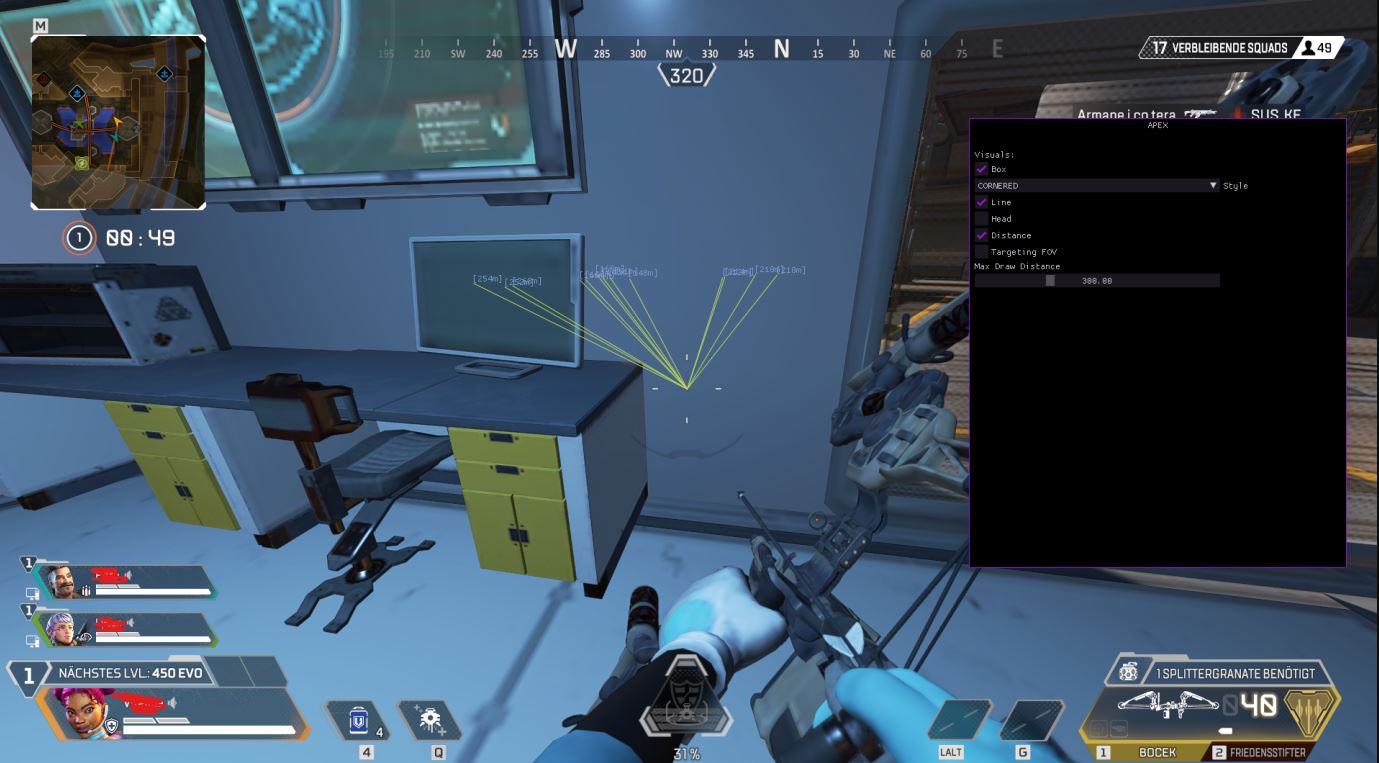The width and height of the screenshot is (1379, 763).
Task: Click the minimap in the top-left corner
Action: click(120, 120)
